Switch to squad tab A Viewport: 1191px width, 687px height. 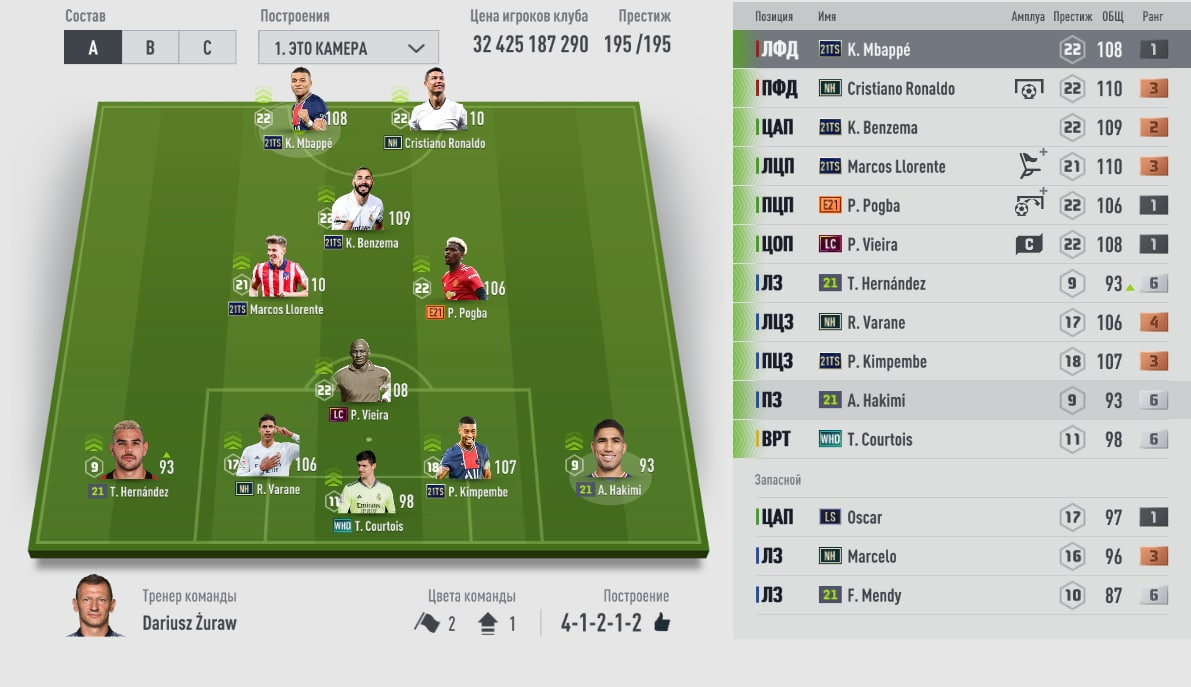pyautogui.click(x=93, y=47)
